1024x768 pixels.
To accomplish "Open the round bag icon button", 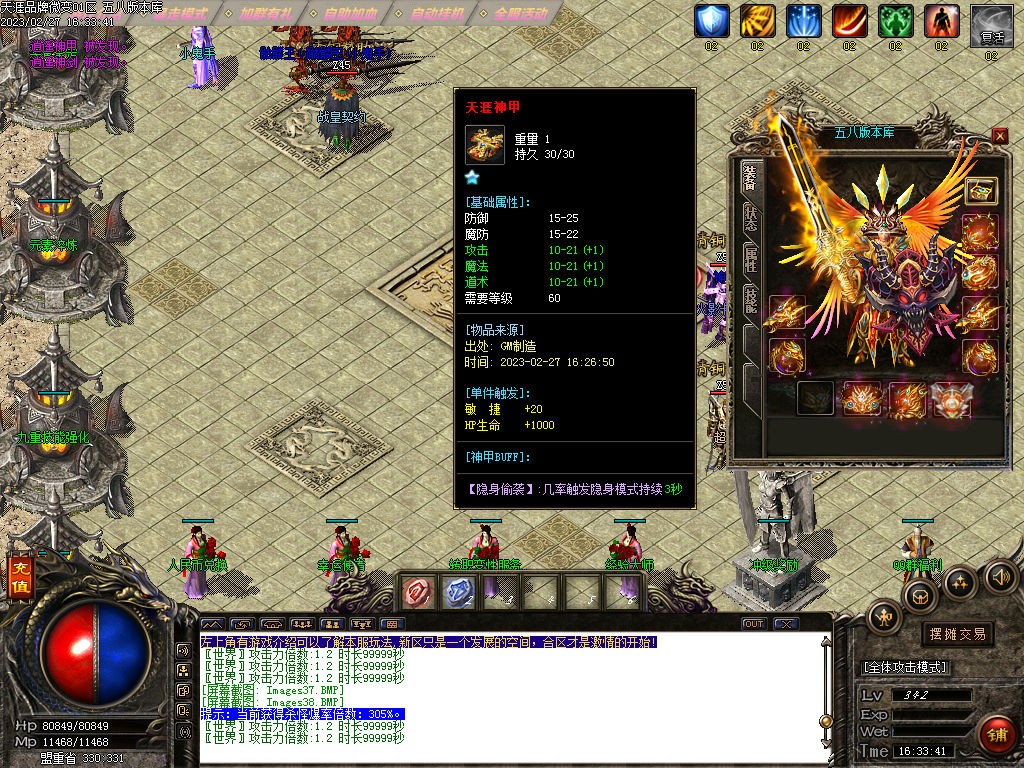I will [x=919, y=597].
